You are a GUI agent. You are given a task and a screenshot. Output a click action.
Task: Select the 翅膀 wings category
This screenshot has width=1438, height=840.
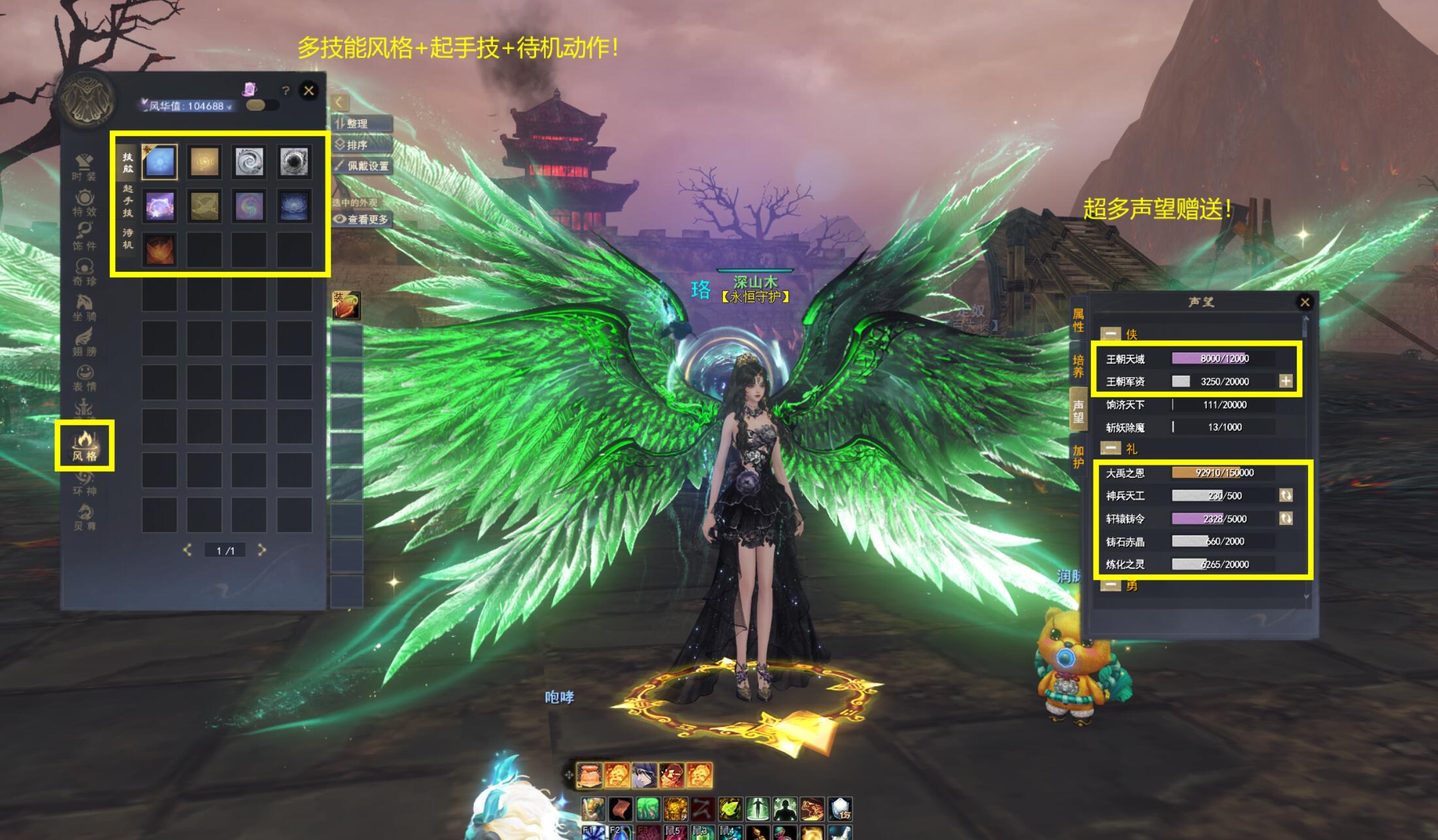(84, 343)
